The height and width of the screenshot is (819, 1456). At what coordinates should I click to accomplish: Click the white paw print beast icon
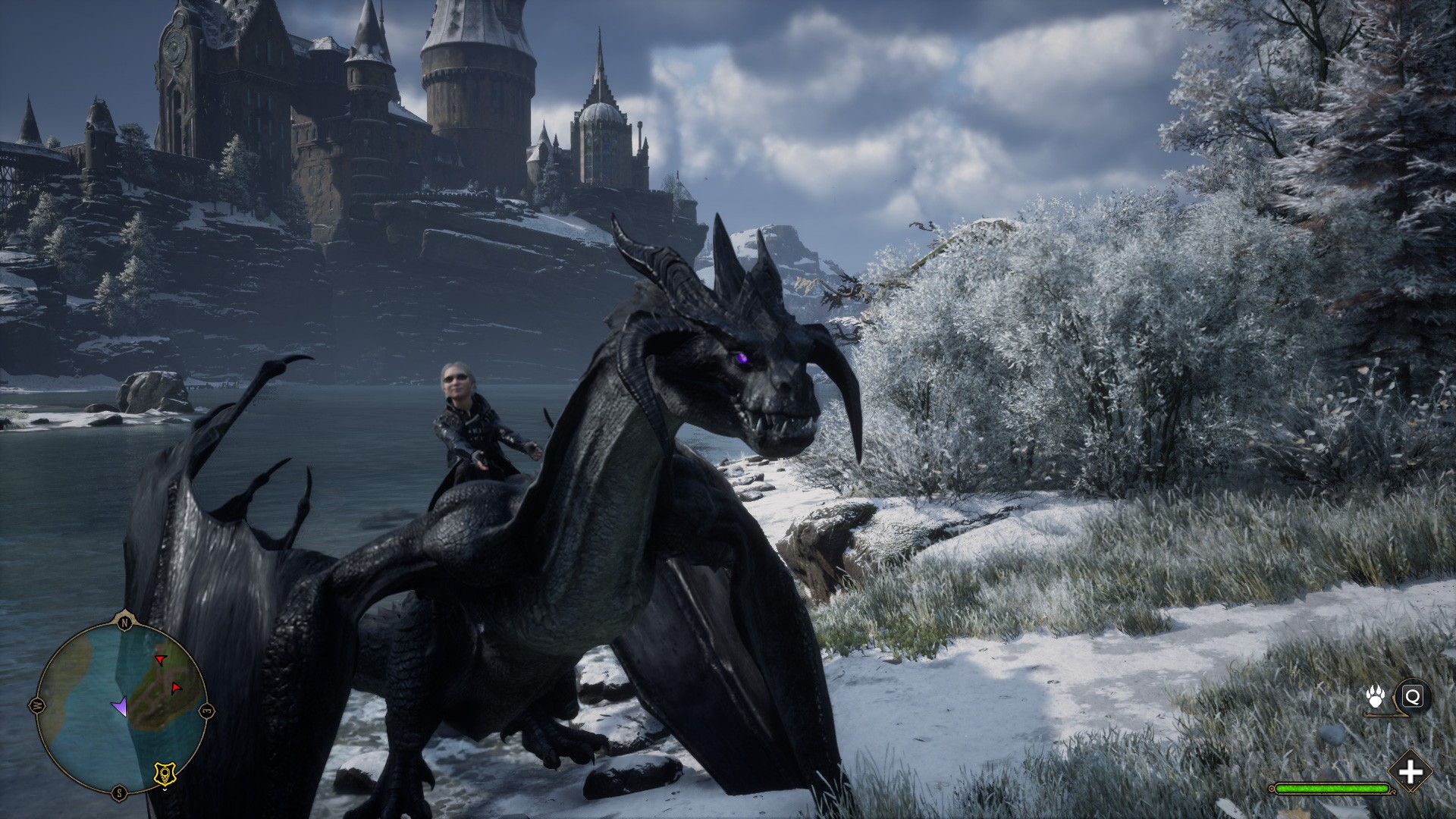pyautogui.click(x=1376, y=697)
